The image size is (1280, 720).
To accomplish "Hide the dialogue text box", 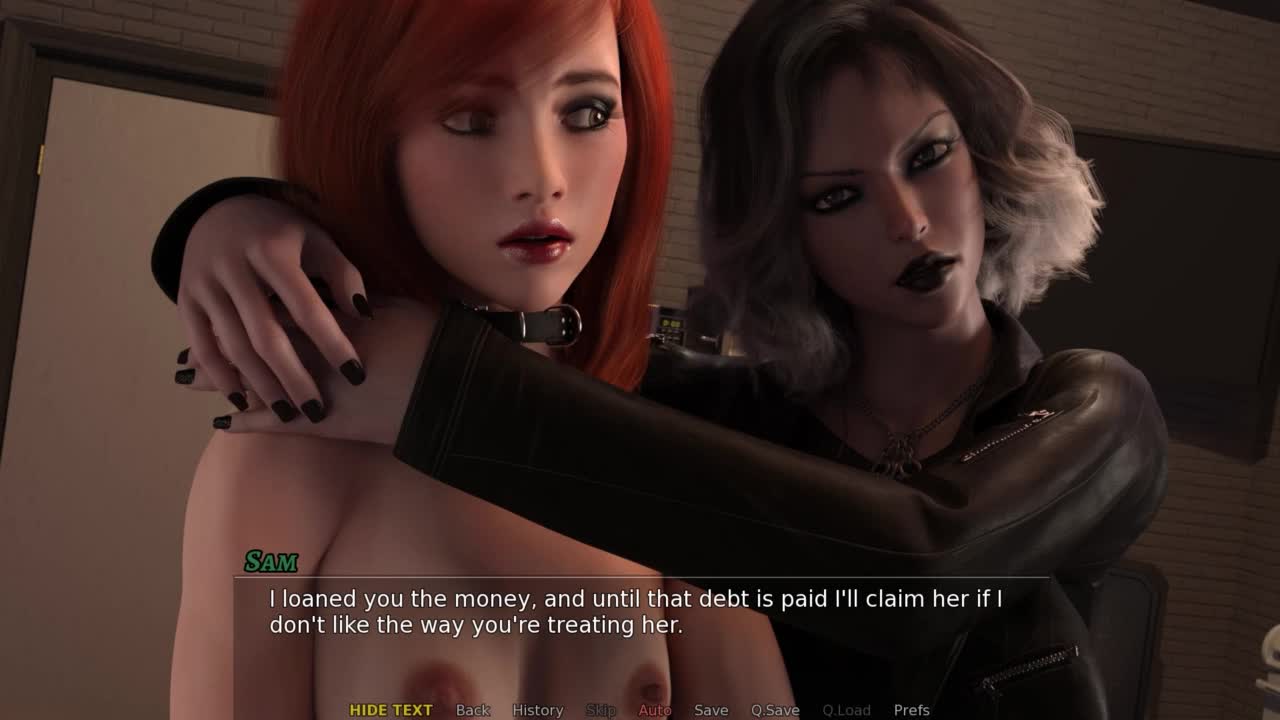I will tap(390, 710).
